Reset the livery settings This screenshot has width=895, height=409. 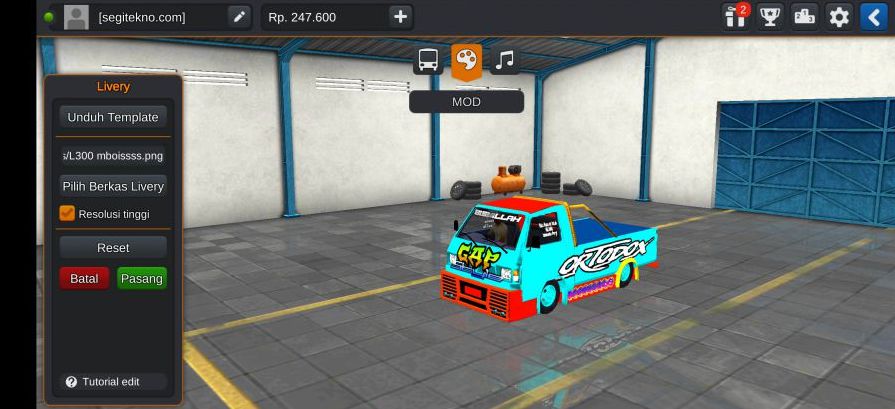click(x=112, y=247)
